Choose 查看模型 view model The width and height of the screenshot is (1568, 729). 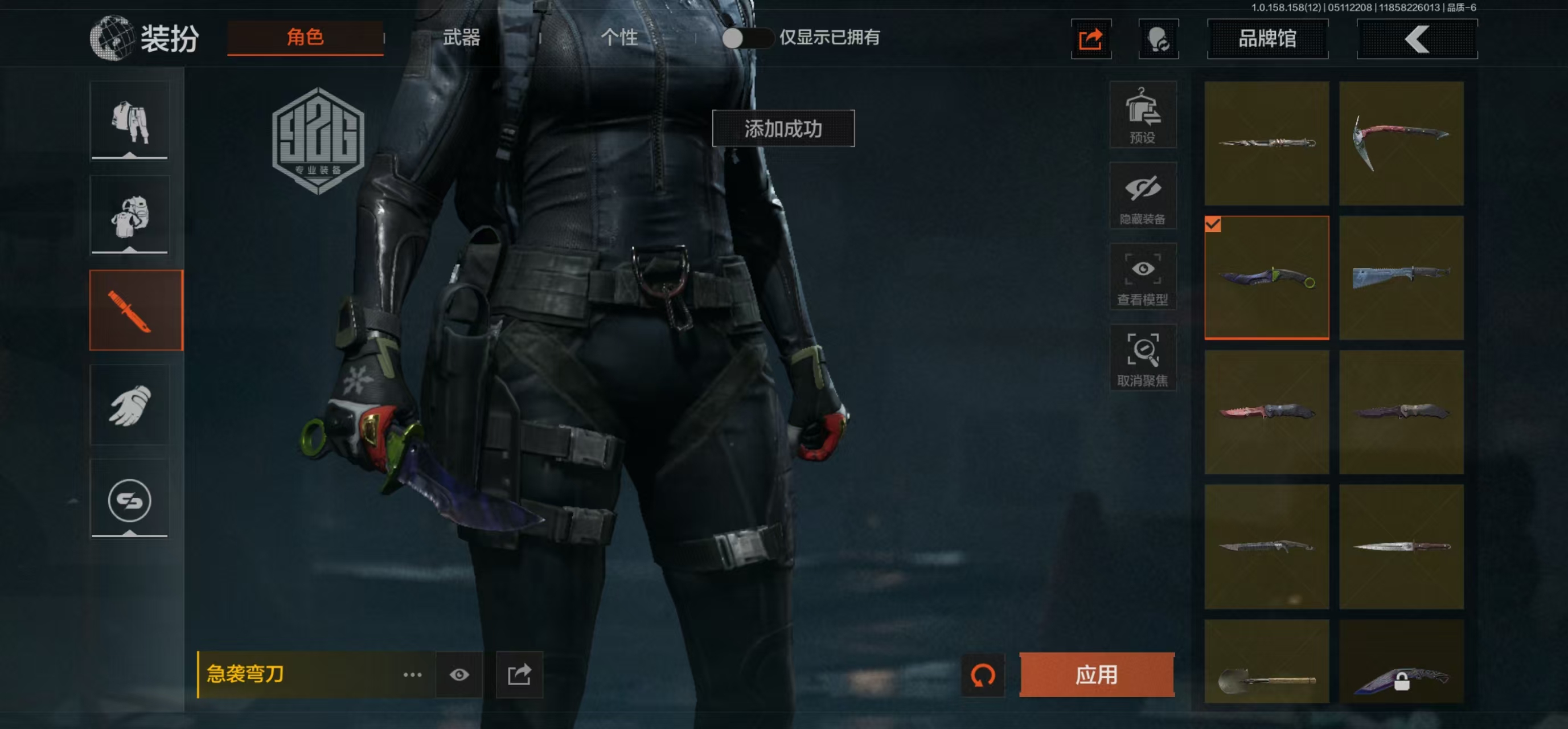tap(1143, 277)
